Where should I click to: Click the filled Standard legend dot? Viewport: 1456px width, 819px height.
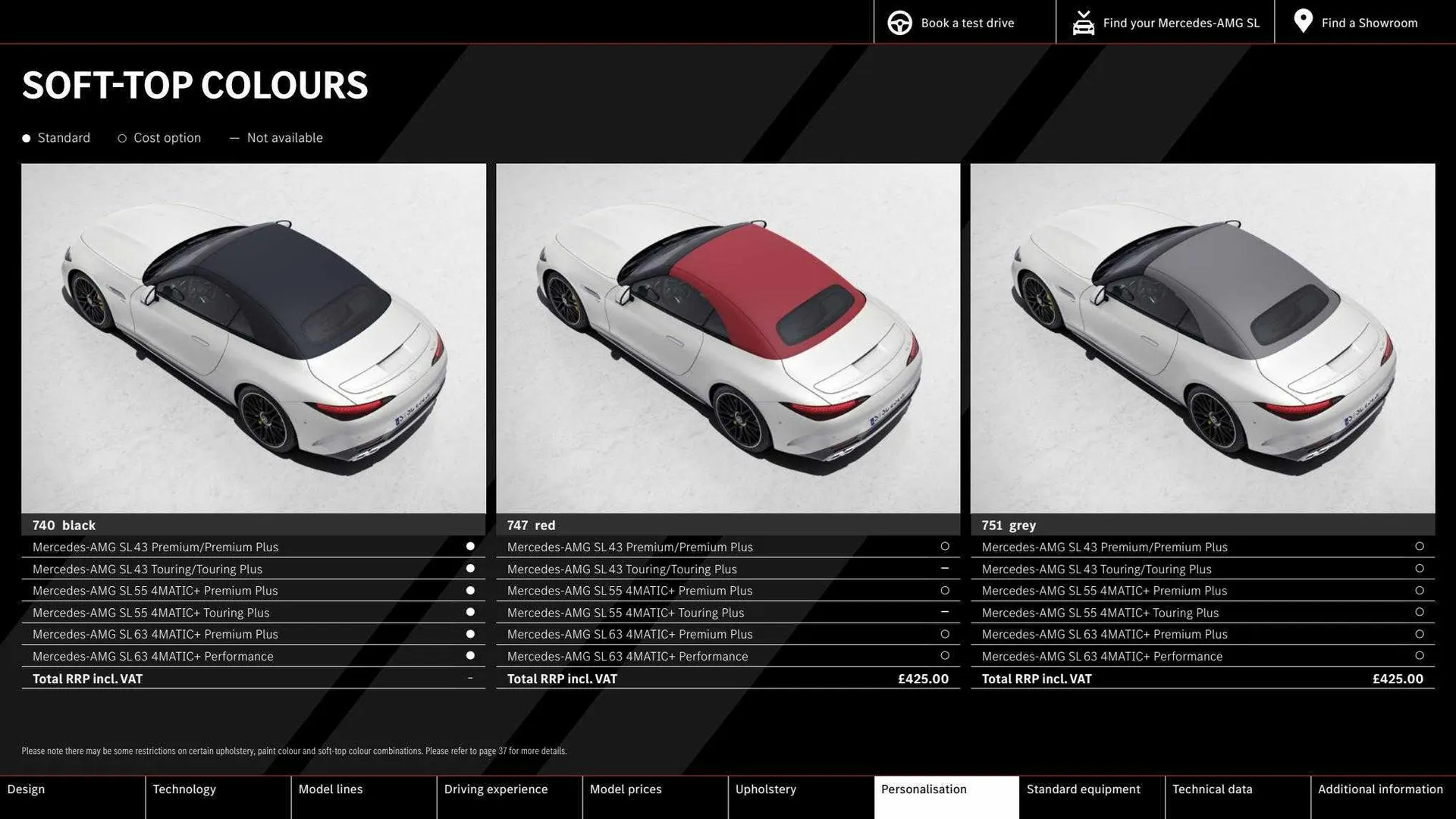point(26,138)
